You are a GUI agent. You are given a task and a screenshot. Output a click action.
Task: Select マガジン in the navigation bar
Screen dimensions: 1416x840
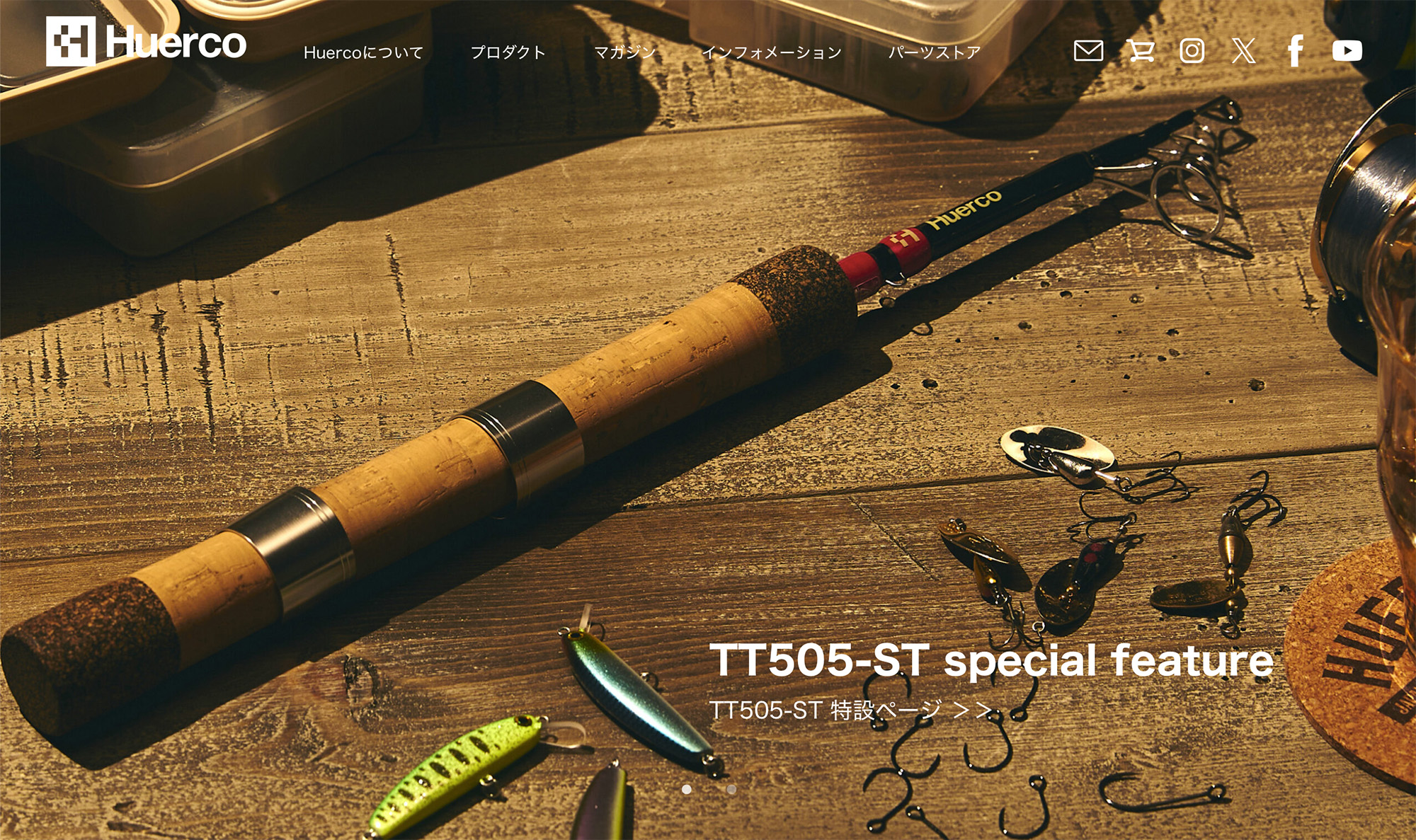tap(624, 52)
